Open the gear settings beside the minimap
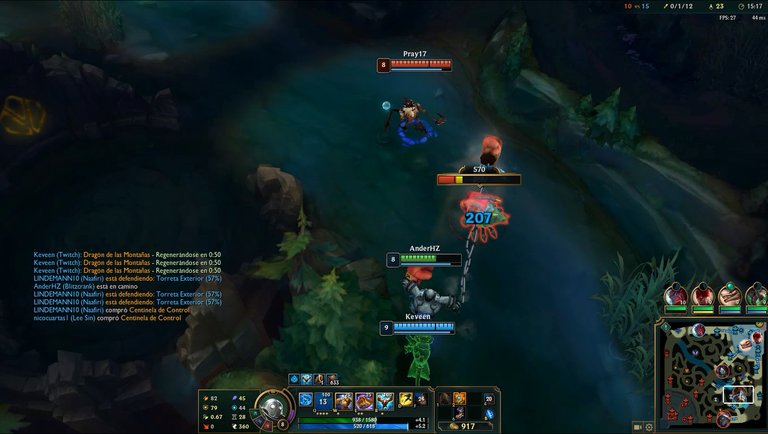768x434 pixels. click(x=649, y=427)
